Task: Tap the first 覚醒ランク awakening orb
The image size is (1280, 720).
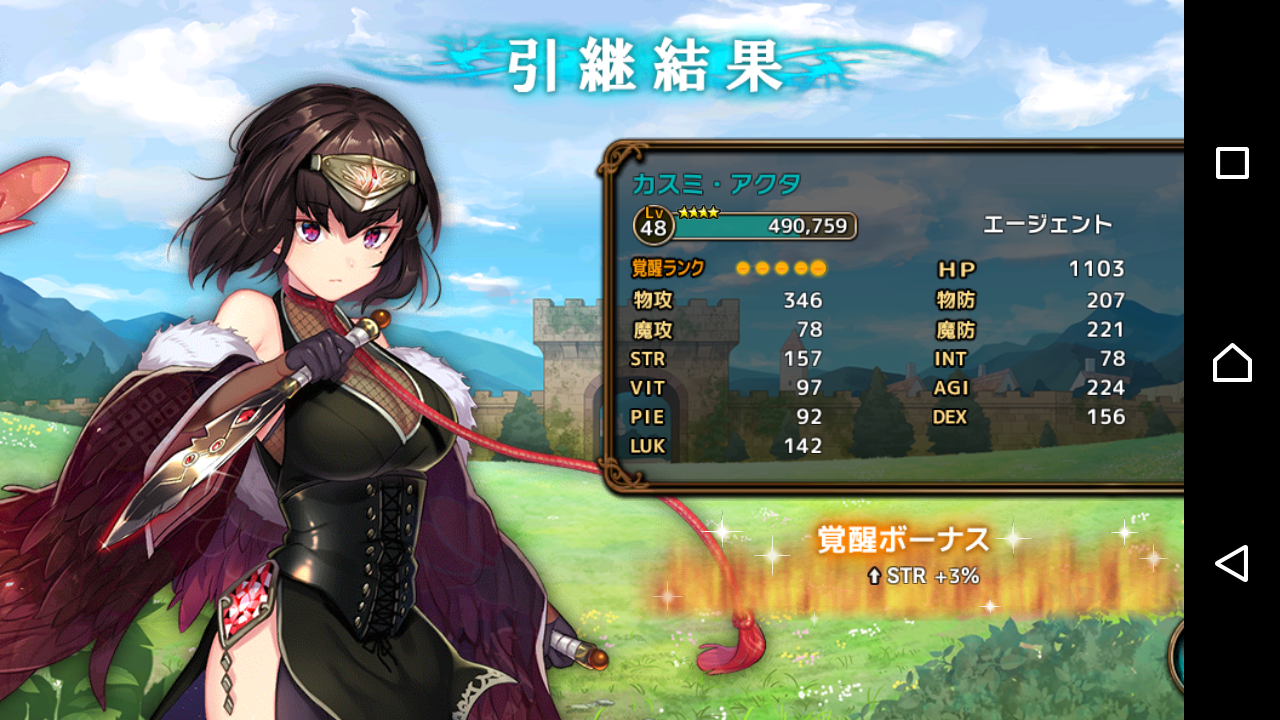Action: click(x=743, y=268)
